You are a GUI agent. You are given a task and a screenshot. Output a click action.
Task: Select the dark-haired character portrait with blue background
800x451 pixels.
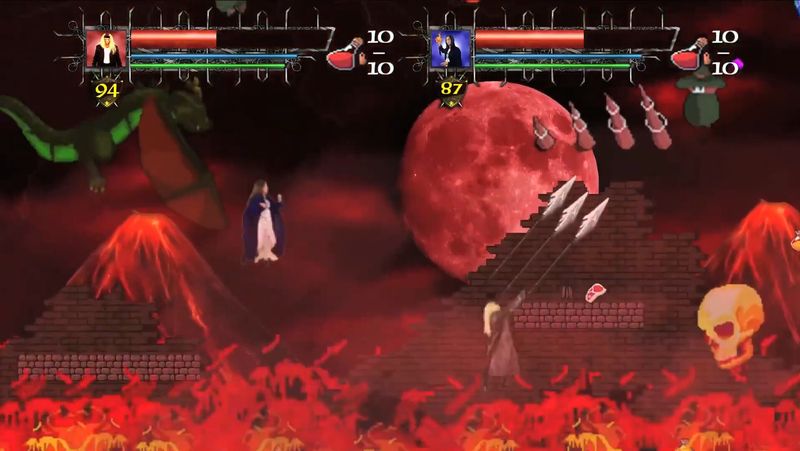click(450, 48)
